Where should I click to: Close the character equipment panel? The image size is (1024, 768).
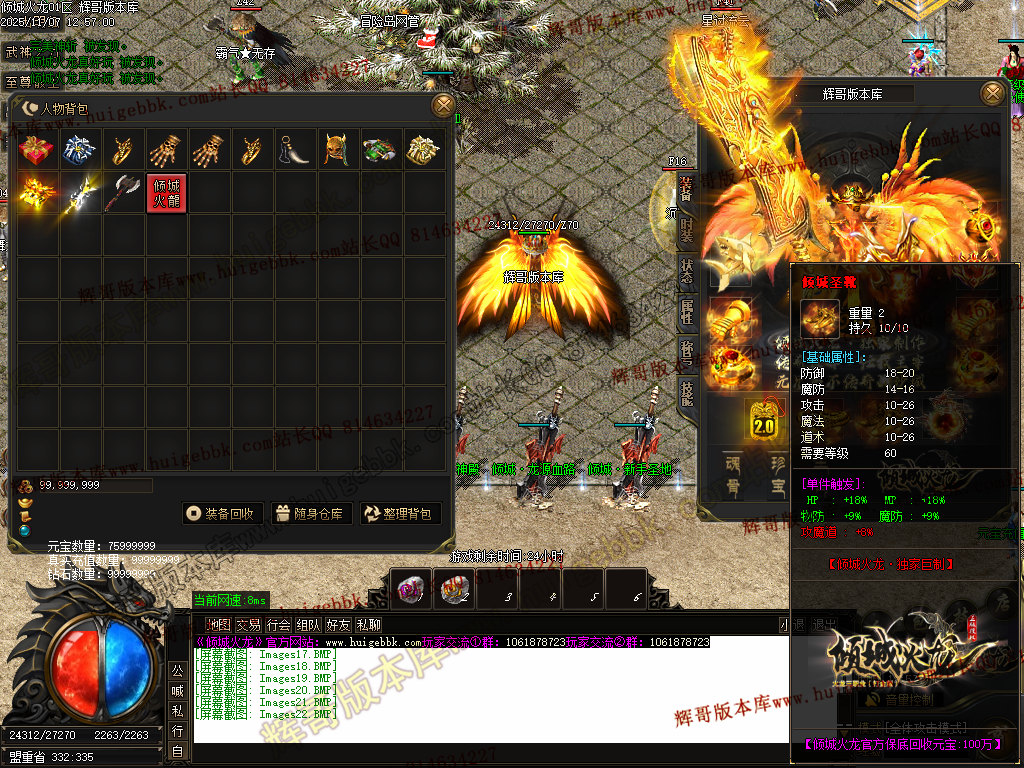point(992,93)
